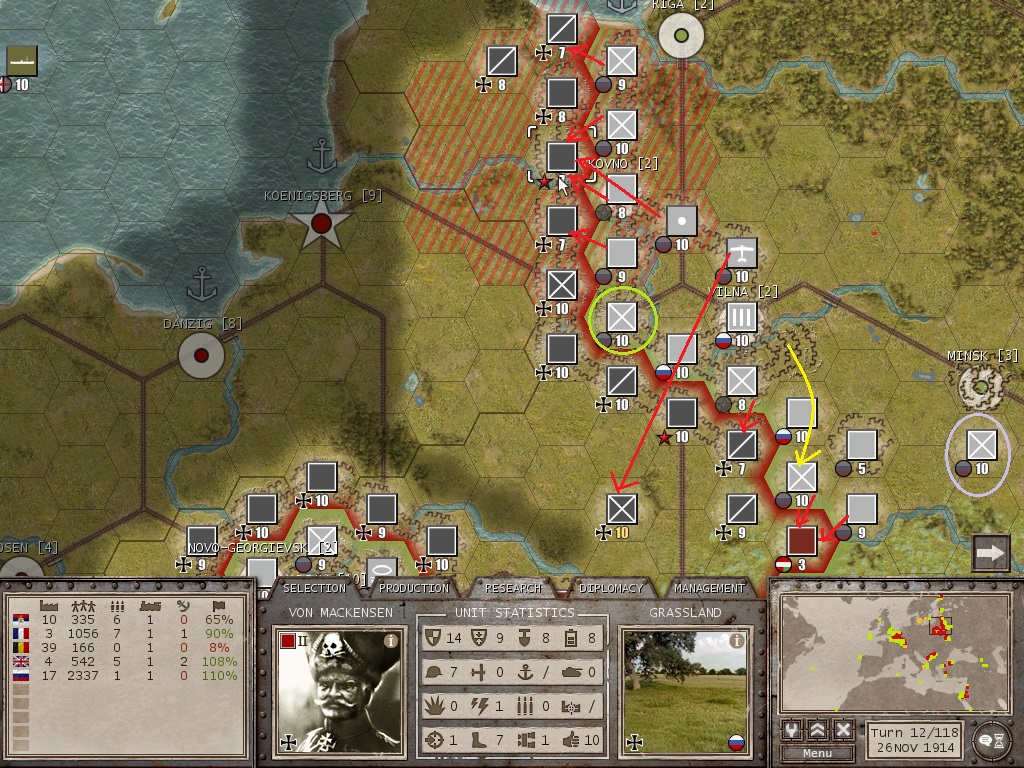The image size is (1024, 768).
Task: Open the Management tab
Action: tap(709, 588)
